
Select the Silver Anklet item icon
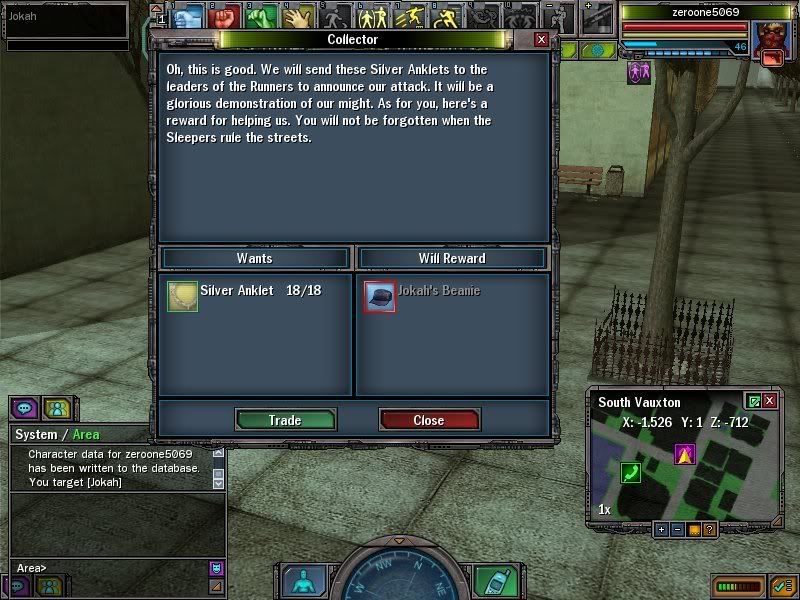(183, 296)
